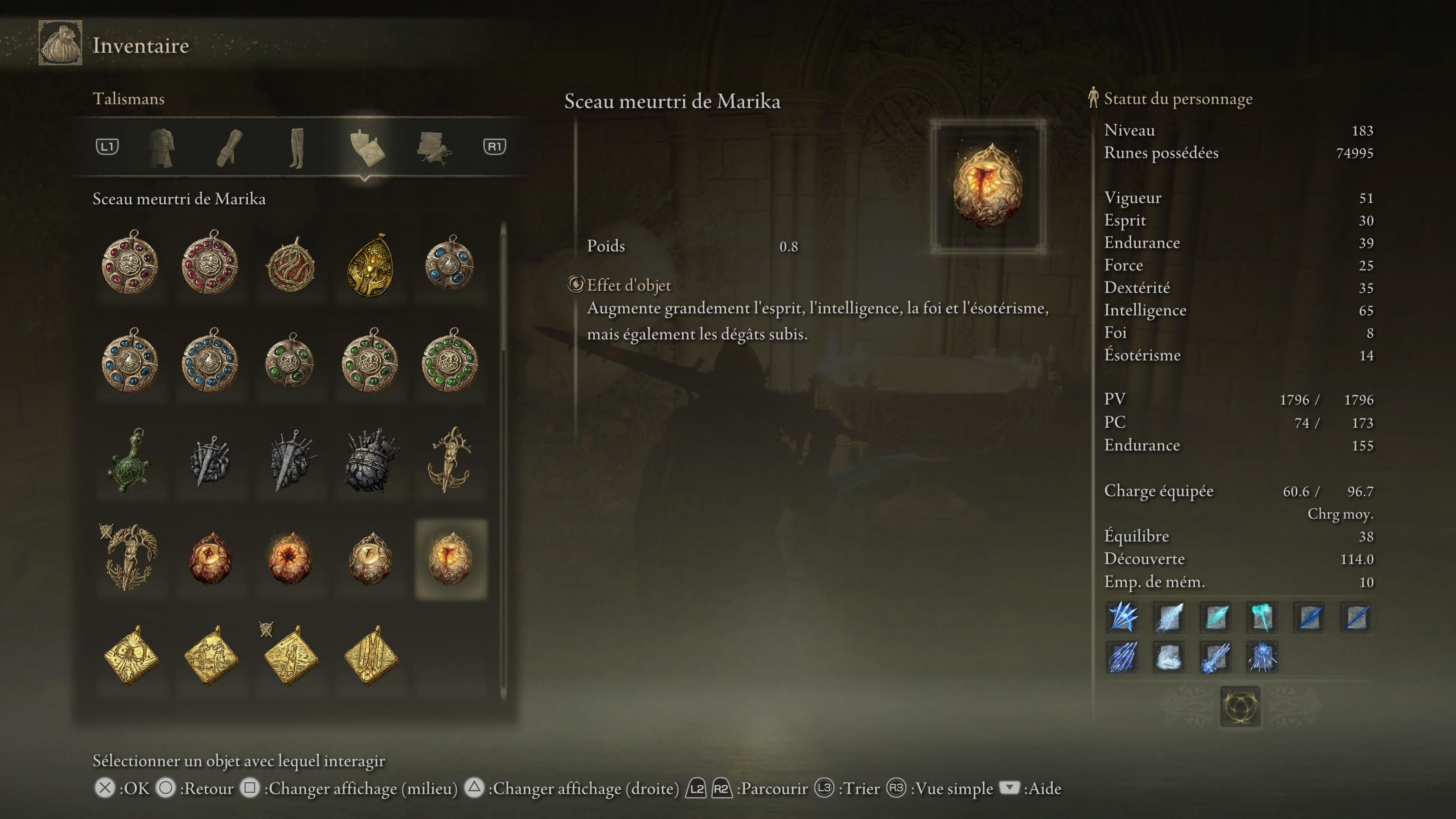Screen dimensions: 1456x819
Task: Click the white swirling mist spell icon
Action: [x=1168, y=657]
